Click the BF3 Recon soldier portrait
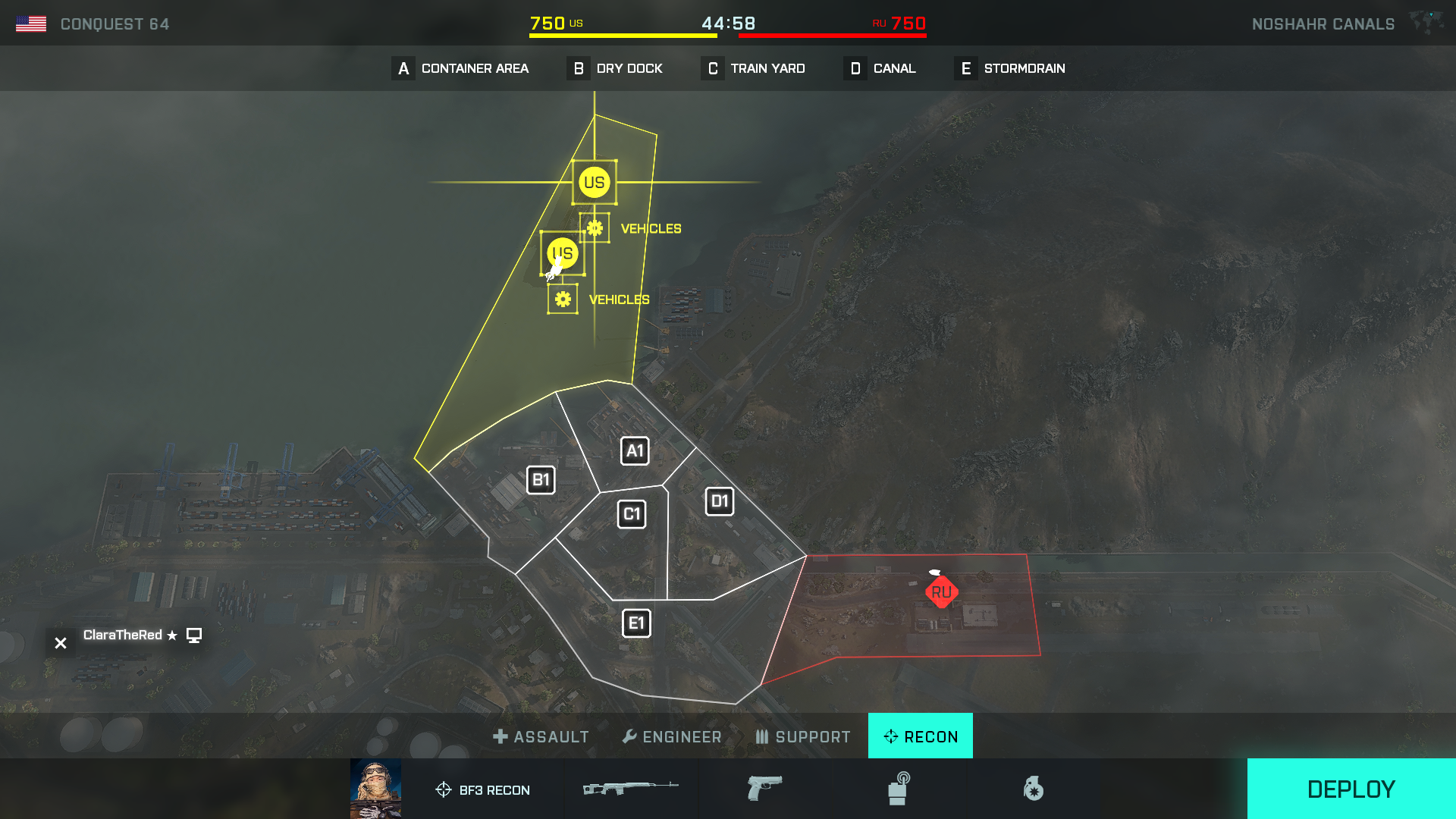1456x819 pixels. pos(375,788)
